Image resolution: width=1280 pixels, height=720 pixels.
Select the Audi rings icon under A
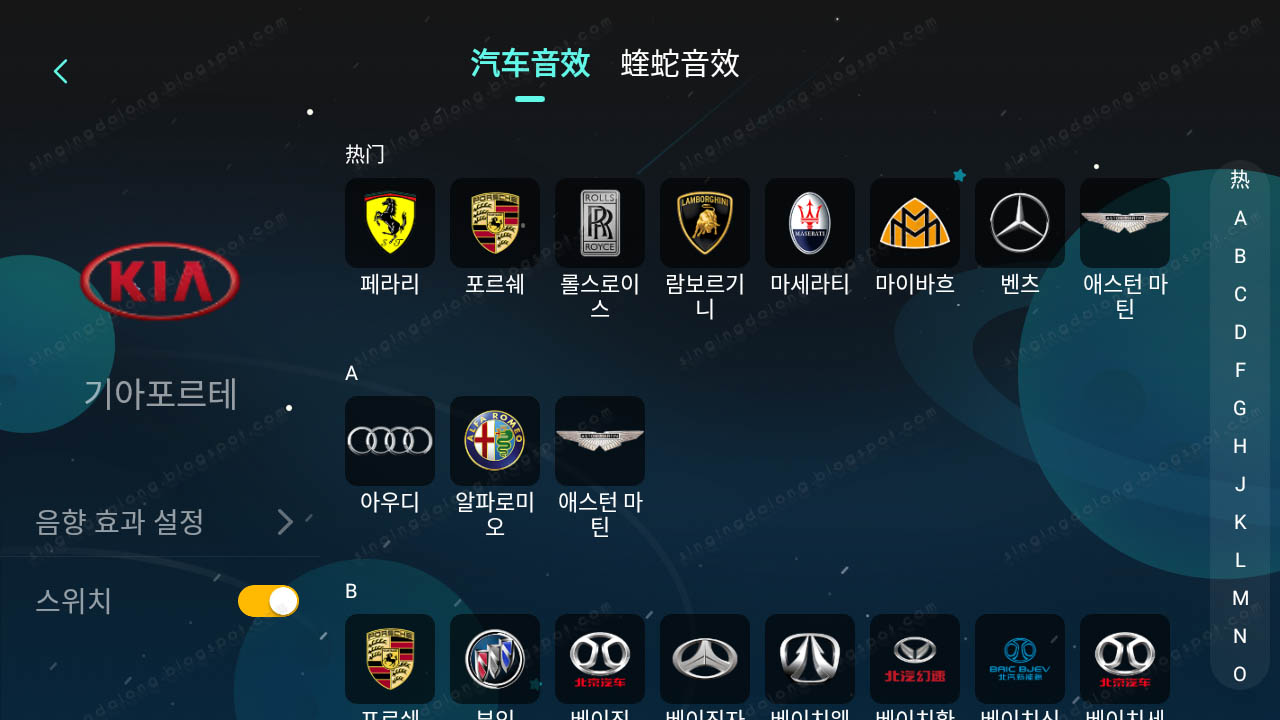(x=390, y=440)
